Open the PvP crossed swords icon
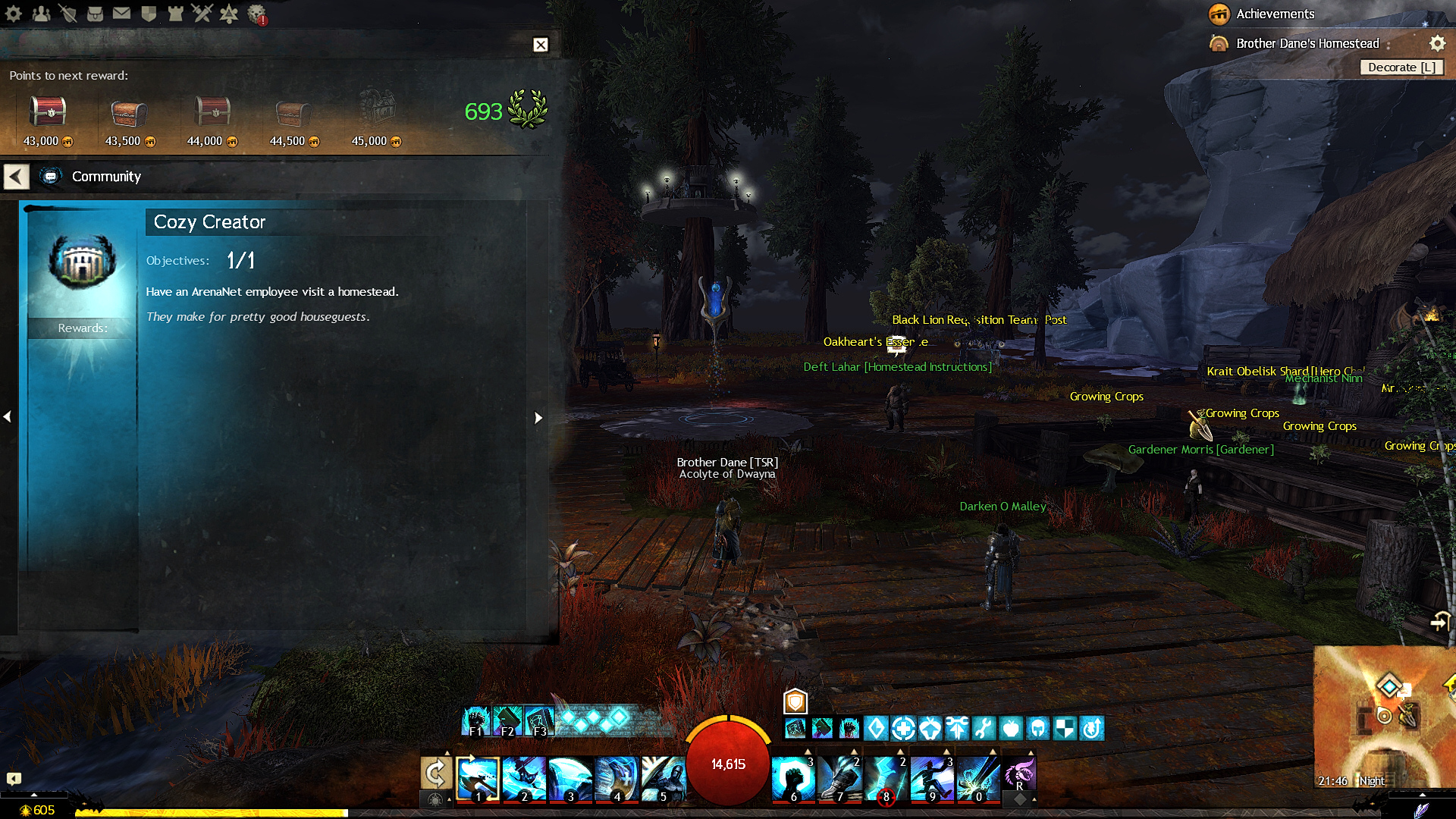 click(202, 14)
